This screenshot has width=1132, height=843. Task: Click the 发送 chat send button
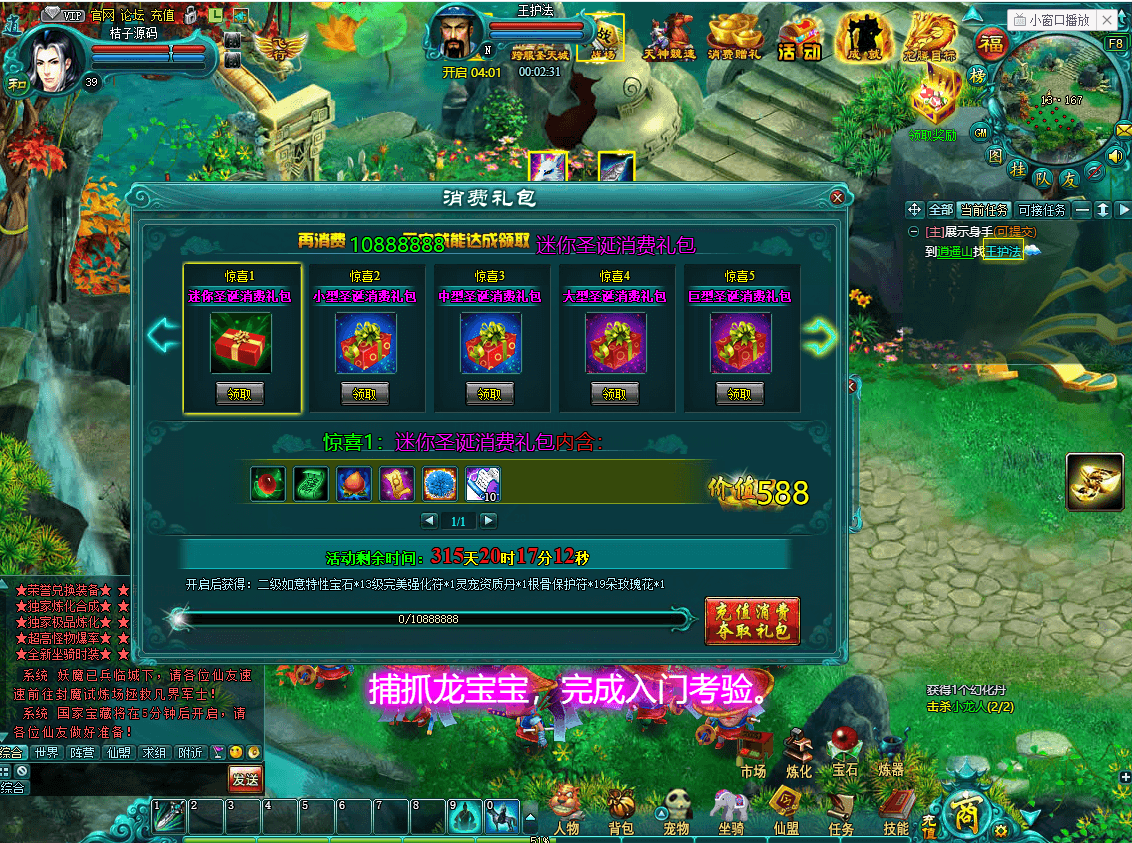245,778
